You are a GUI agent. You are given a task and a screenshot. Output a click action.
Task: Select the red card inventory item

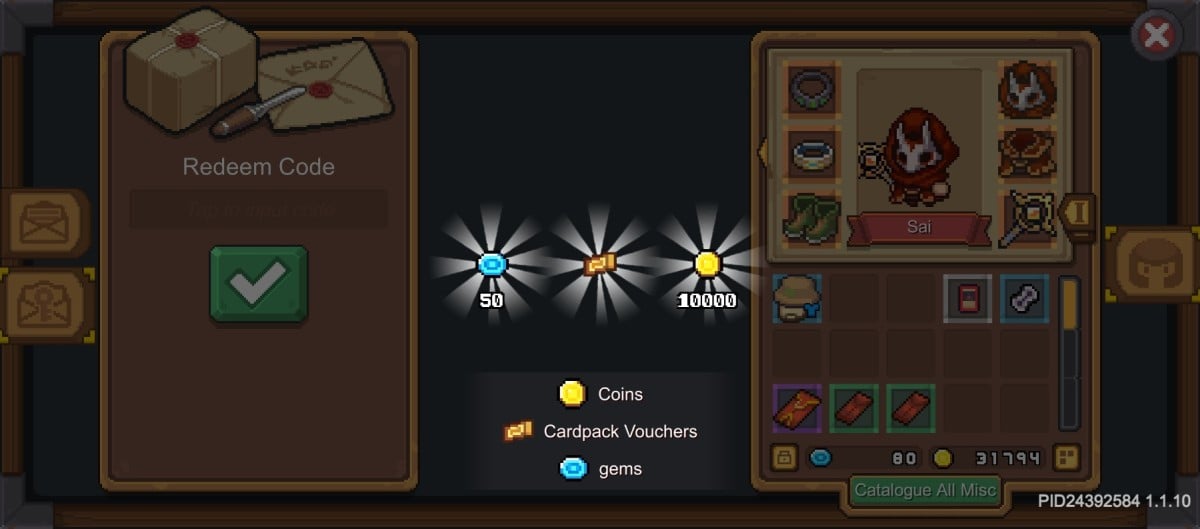click(968, 298)
